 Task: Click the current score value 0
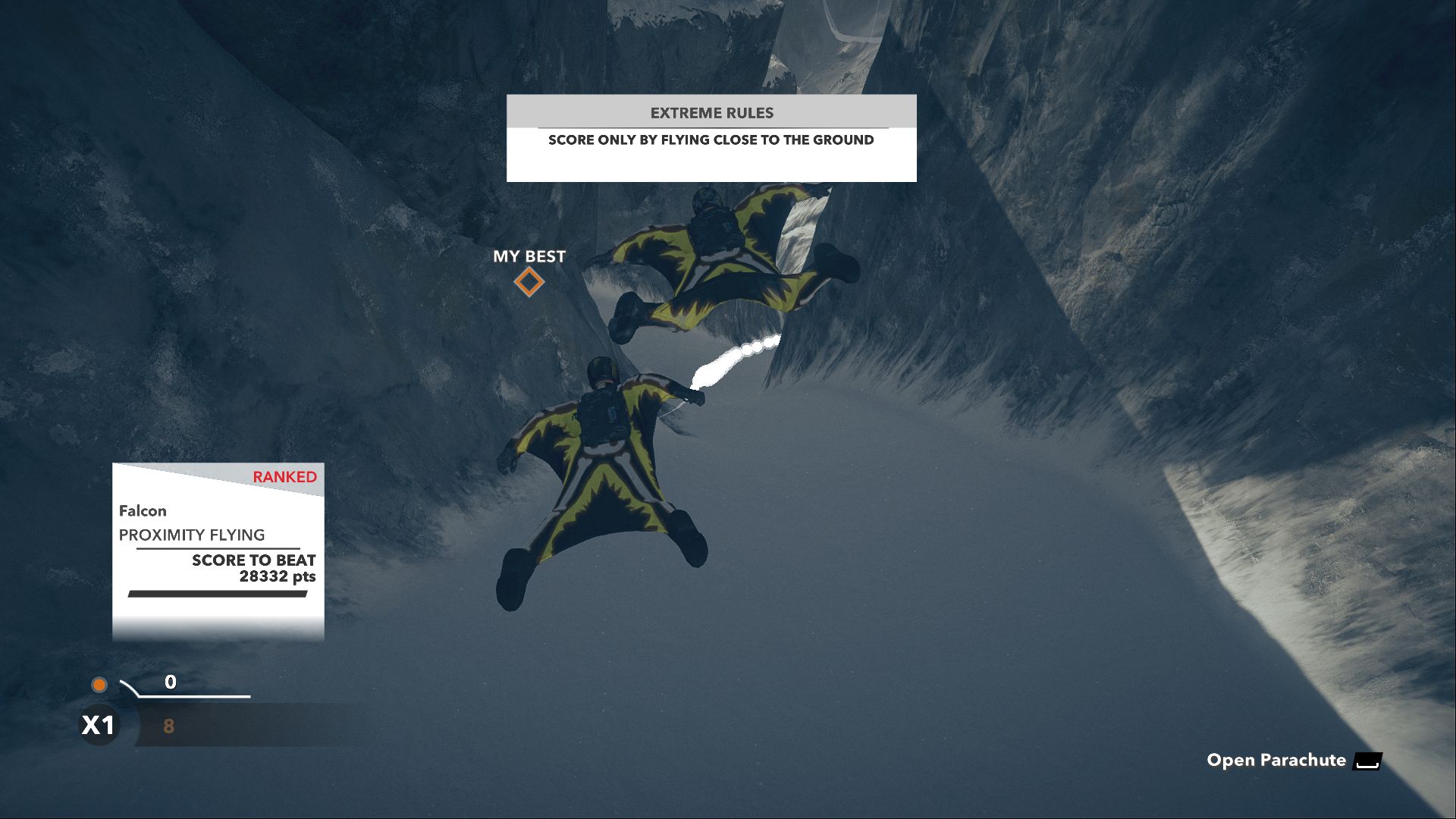pyautogui.click(x=170, y=682)
